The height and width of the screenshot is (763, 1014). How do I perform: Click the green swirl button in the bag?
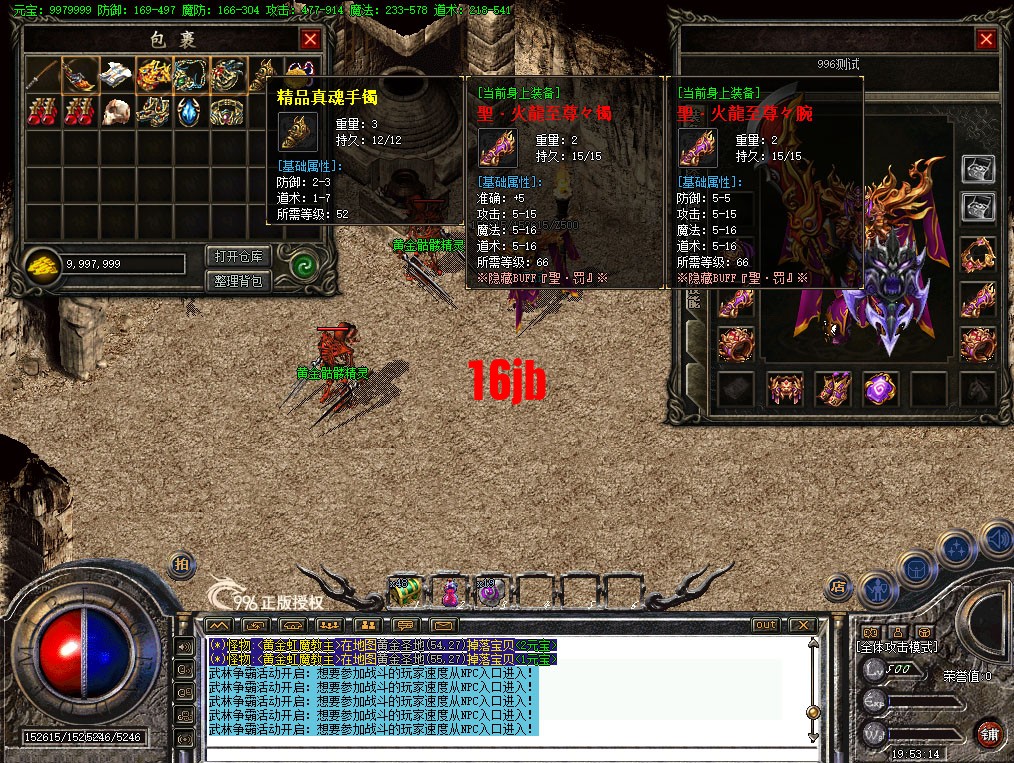[x=302, y=267]
